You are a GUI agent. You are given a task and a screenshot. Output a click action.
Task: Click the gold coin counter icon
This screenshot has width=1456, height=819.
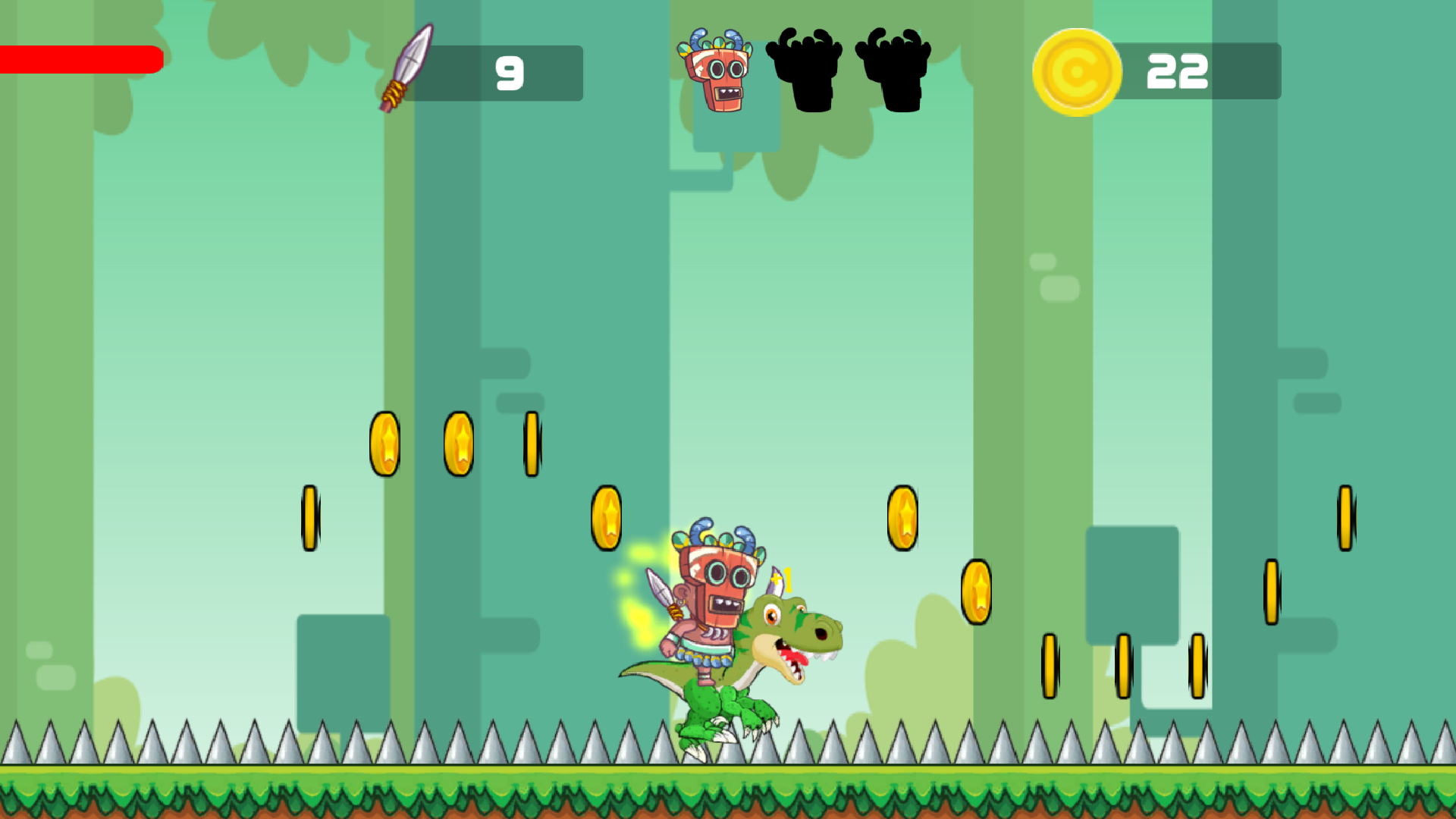click(1078, 72)
